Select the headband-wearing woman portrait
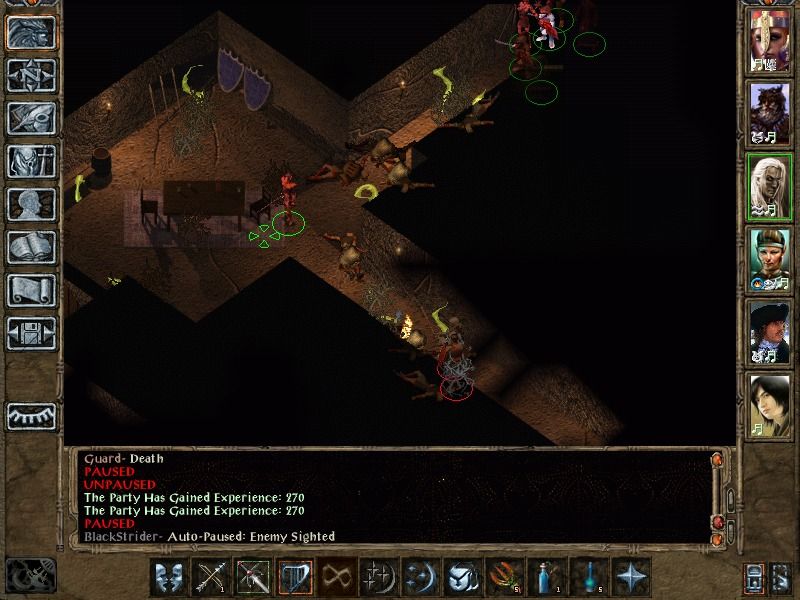This screenshot has width=800, height=600. [770, 259]
